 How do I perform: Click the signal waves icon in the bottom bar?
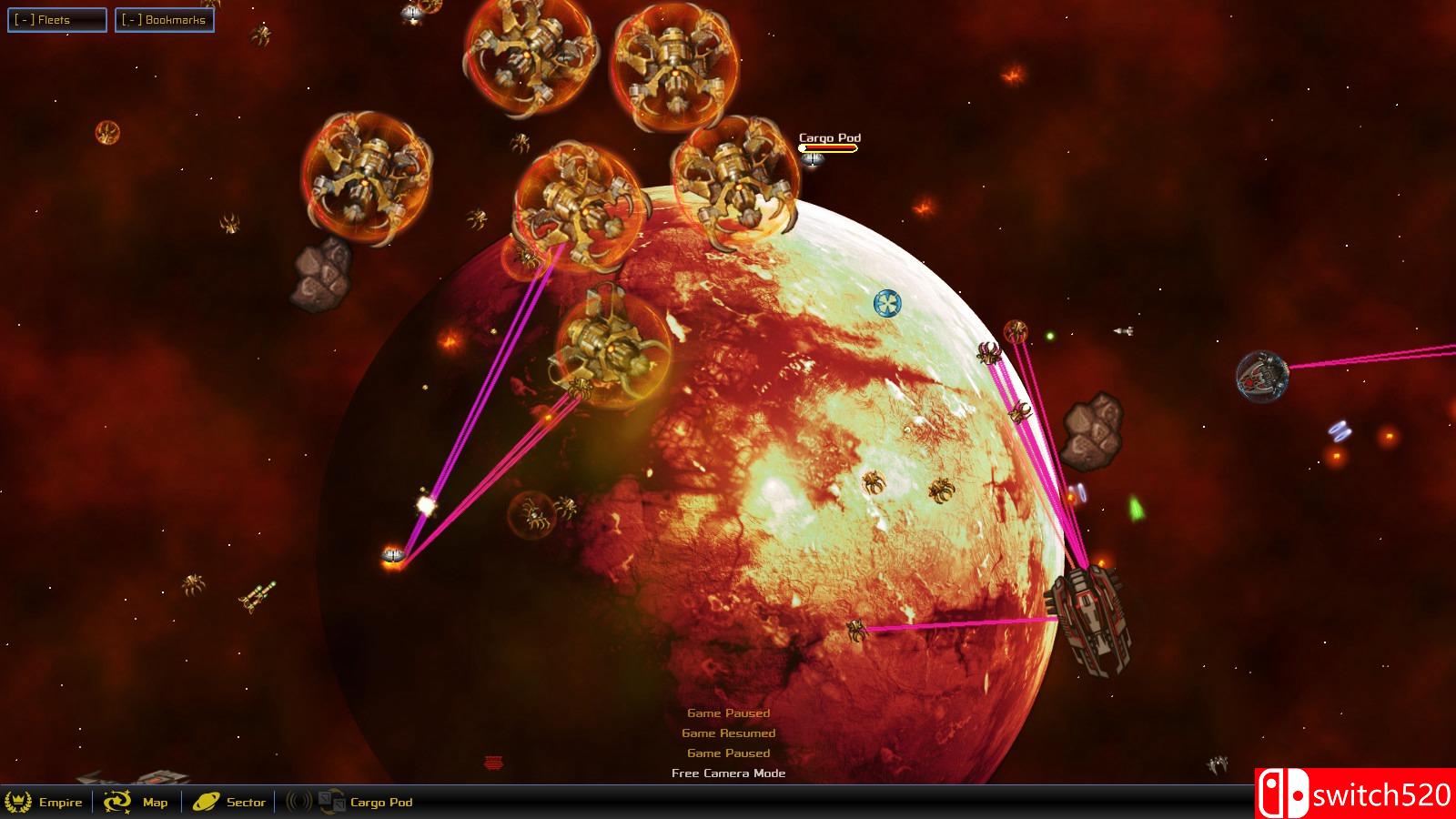297,802
